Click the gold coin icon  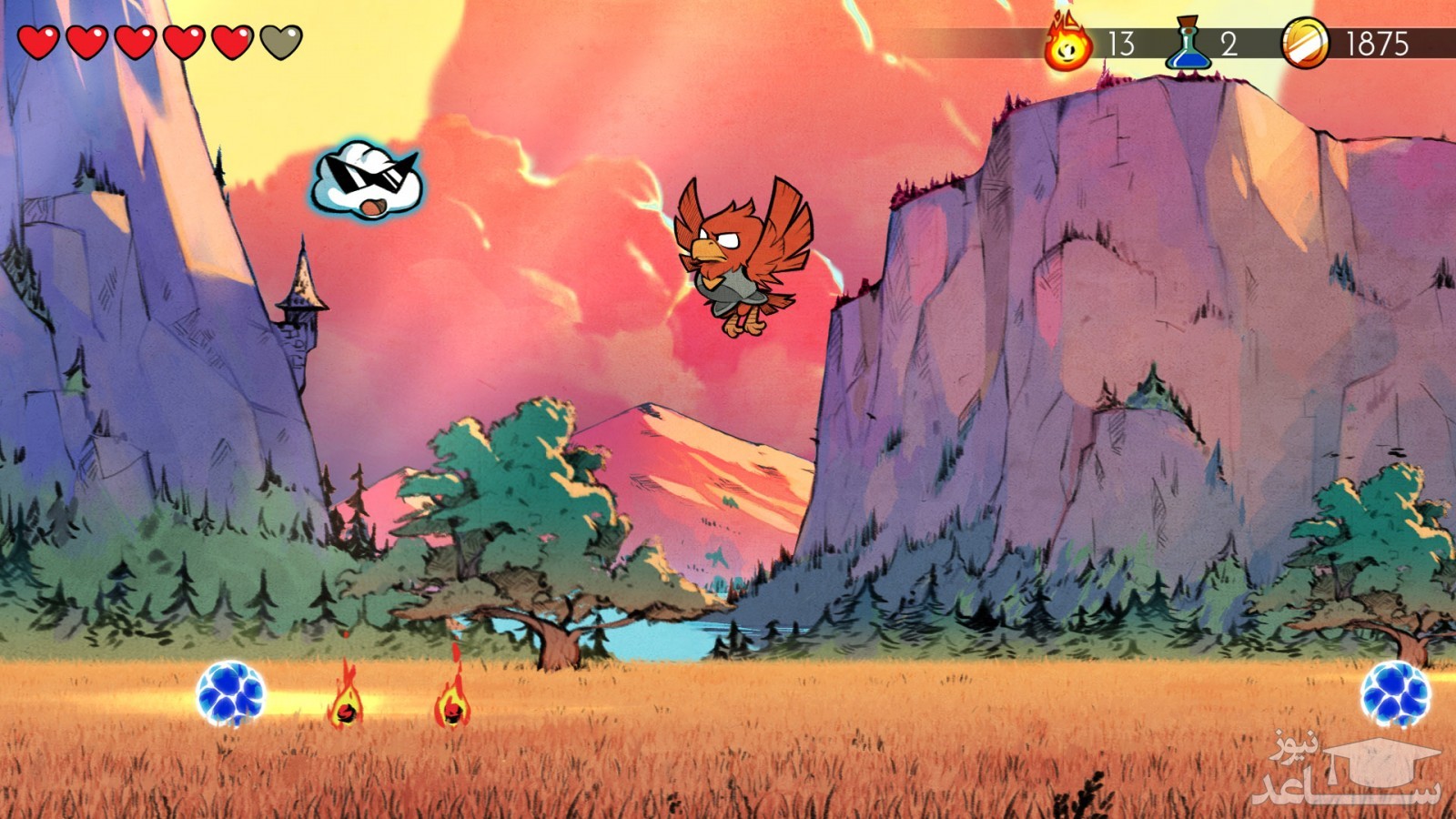click(1305, 44)
